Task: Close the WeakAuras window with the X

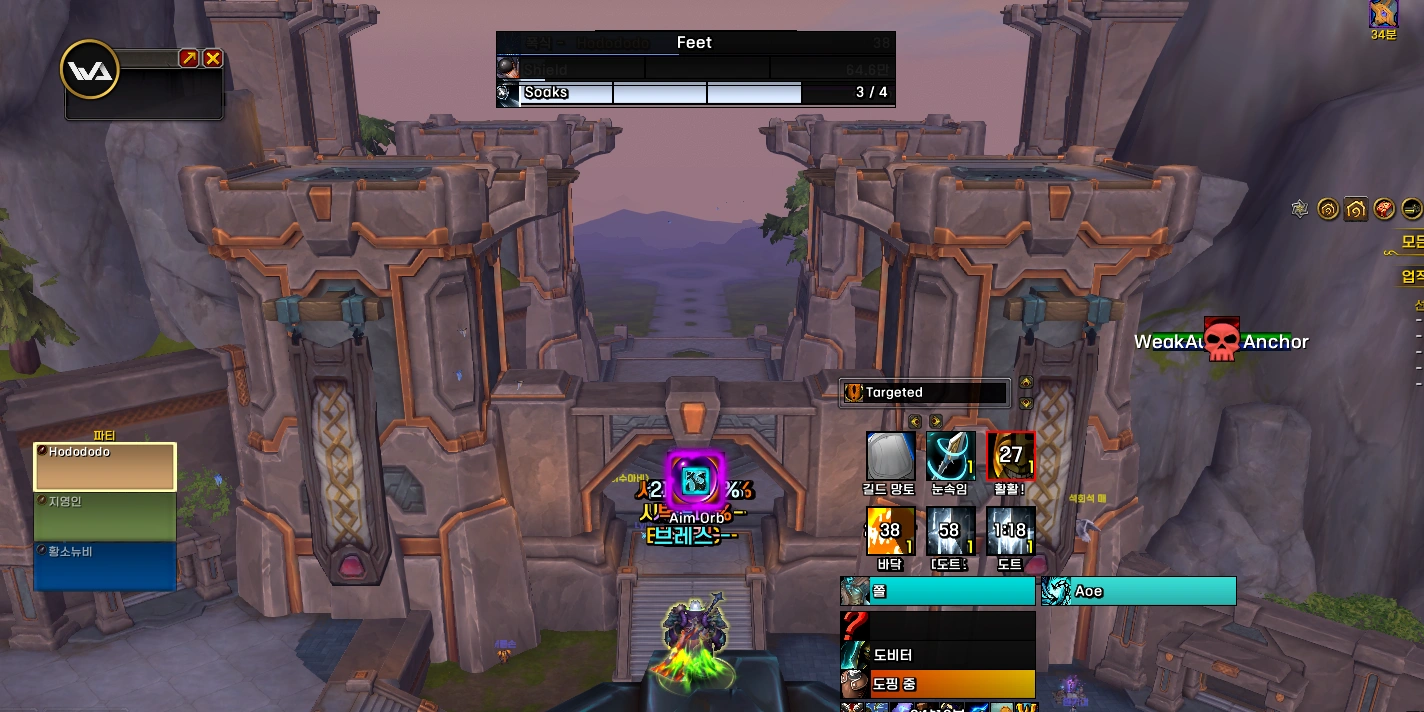Action: coord(212,58)
